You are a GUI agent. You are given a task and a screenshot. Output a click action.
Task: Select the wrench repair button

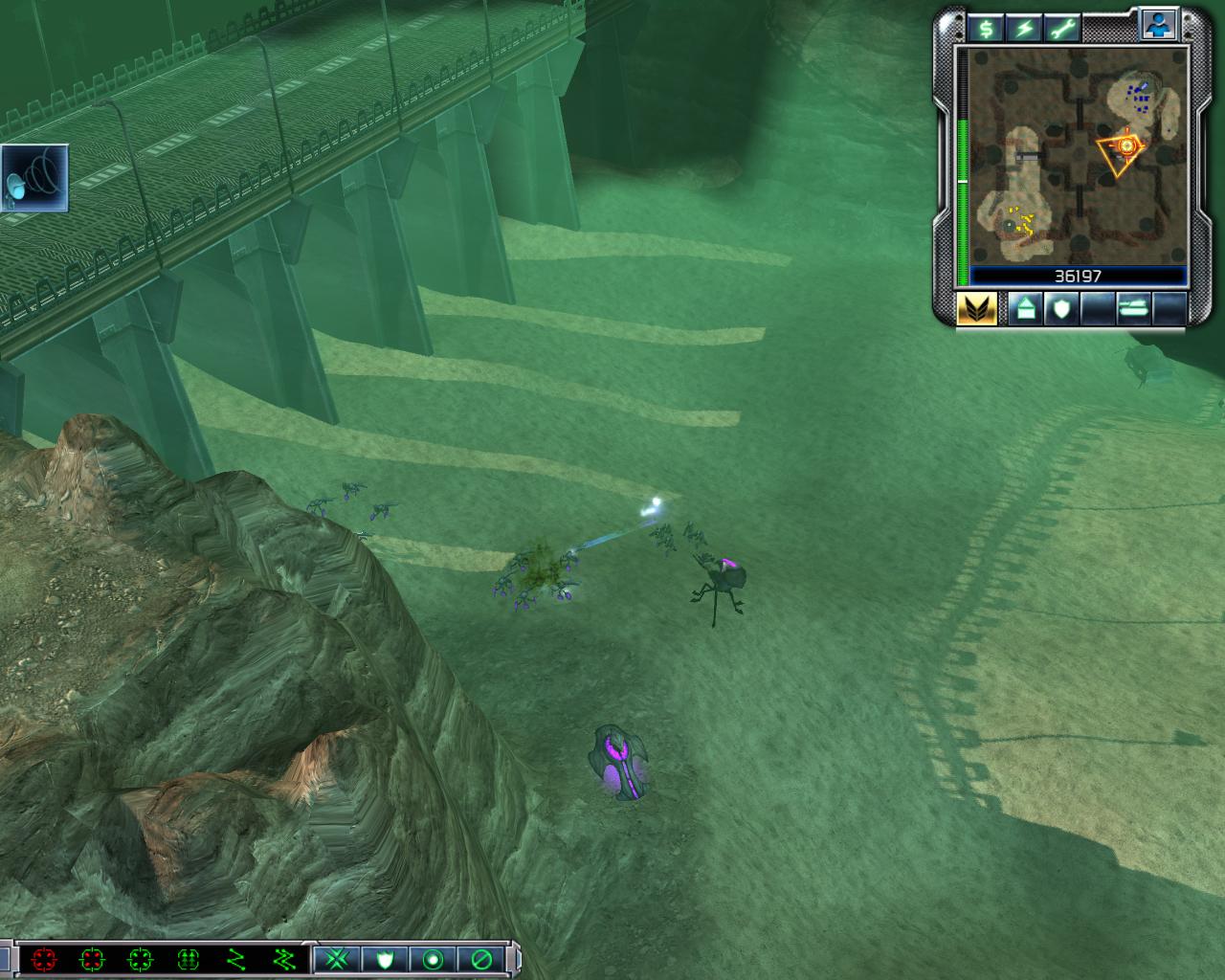pos(1062,28)
